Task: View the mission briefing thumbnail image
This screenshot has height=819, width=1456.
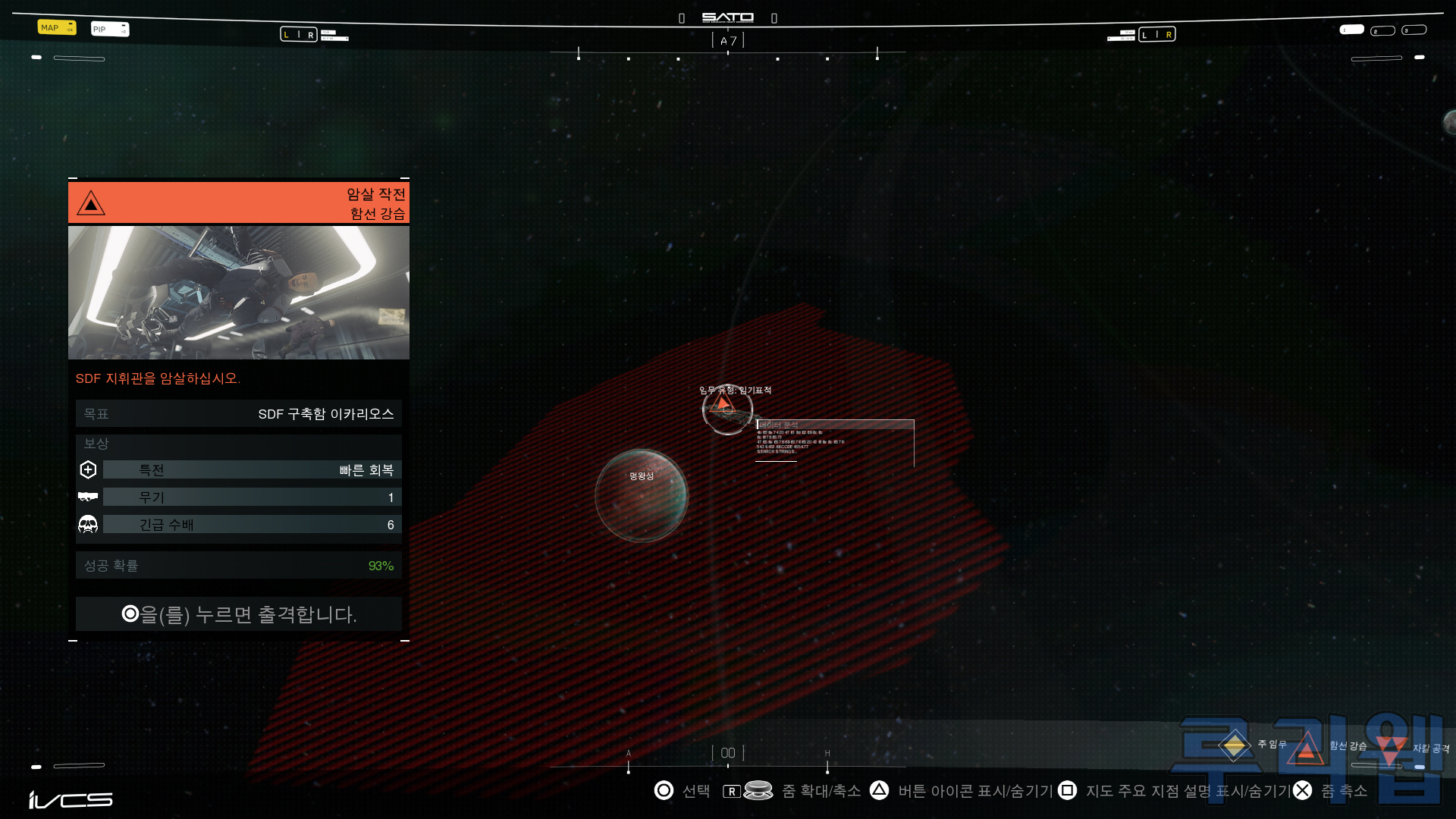Action: pyautogui.click(x=238, y=293)
